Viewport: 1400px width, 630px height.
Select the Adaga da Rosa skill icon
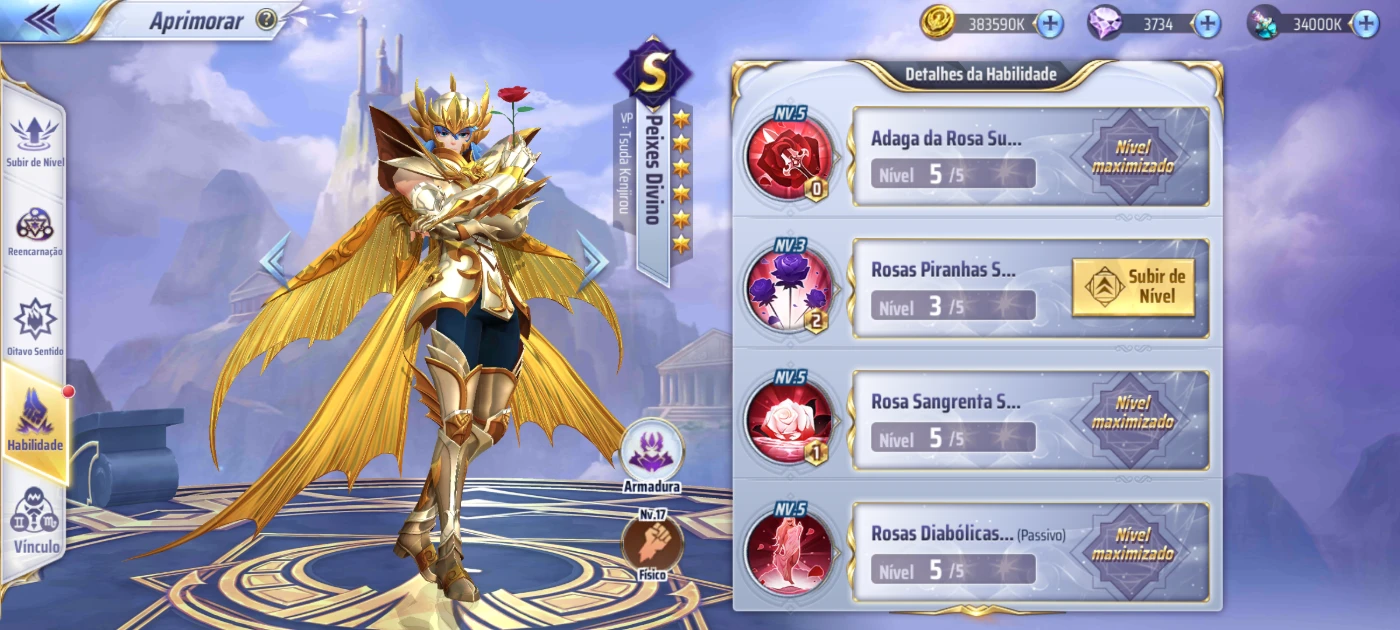pos(789,157)
